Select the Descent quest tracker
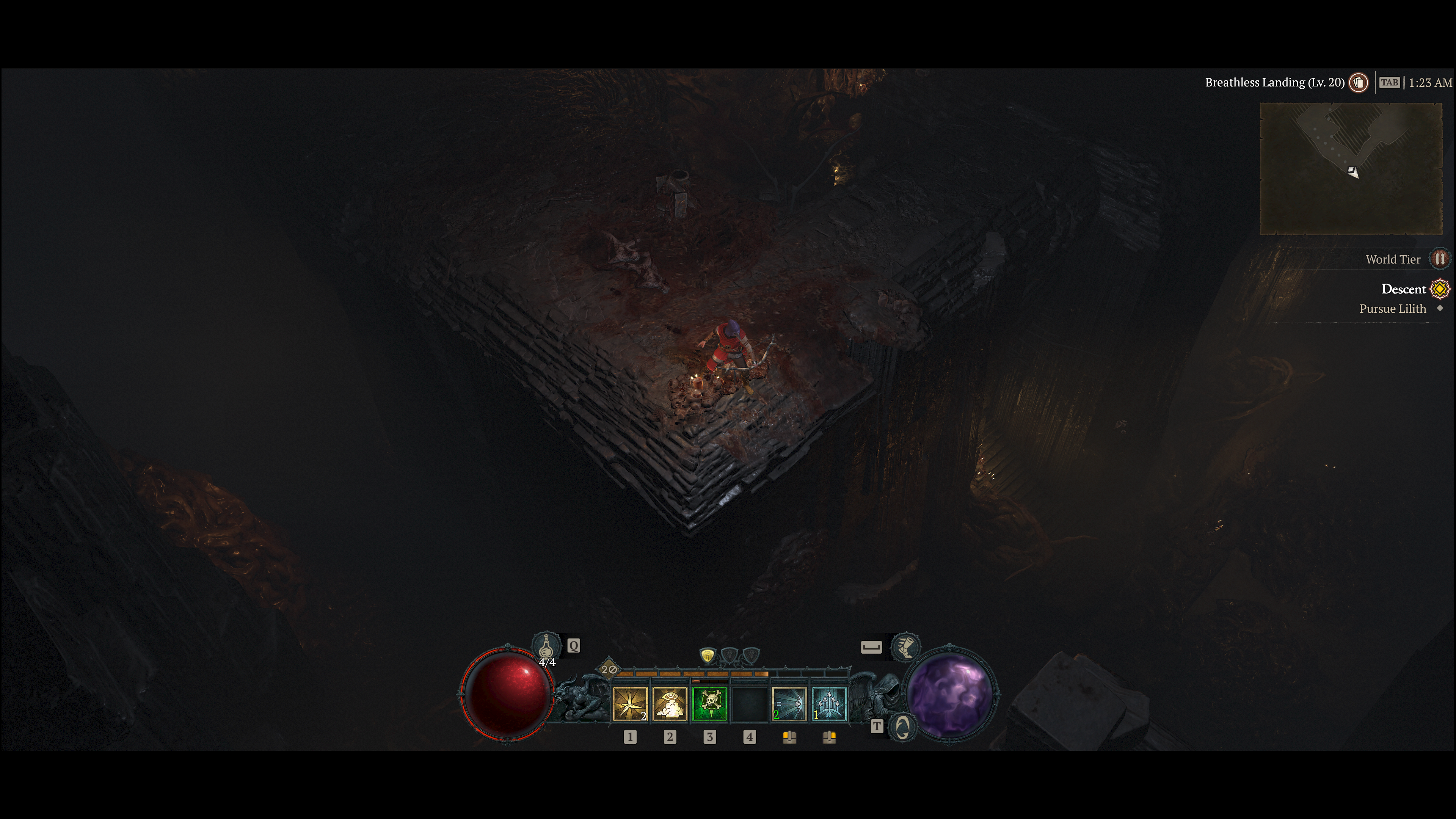The width and height of the screenshot is (1456, 819). click(1403, 289)
